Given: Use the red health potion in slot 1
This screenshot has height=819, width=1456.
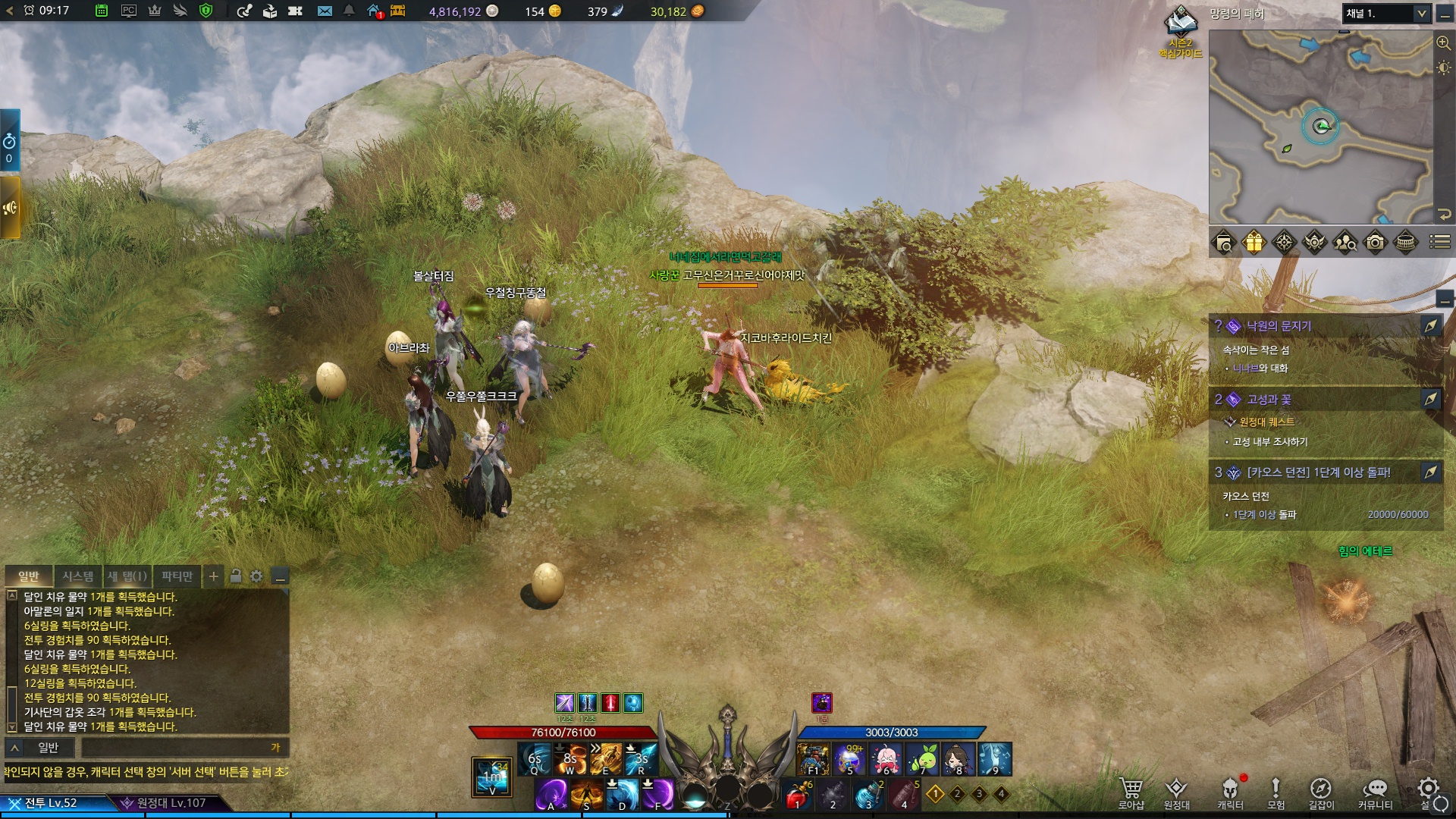Looking at the screenshot, I should [797, 795].
